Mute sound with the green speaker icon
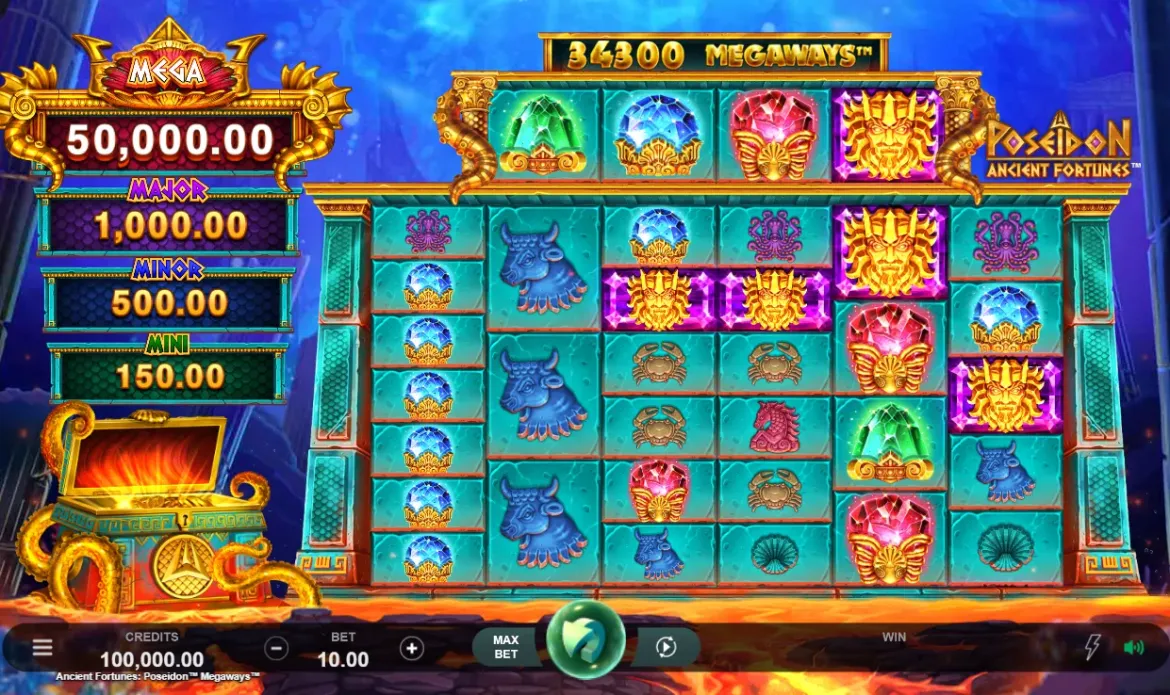Image resolution: width=1170 pixels, height=695 pixels. click(1134, 648)
